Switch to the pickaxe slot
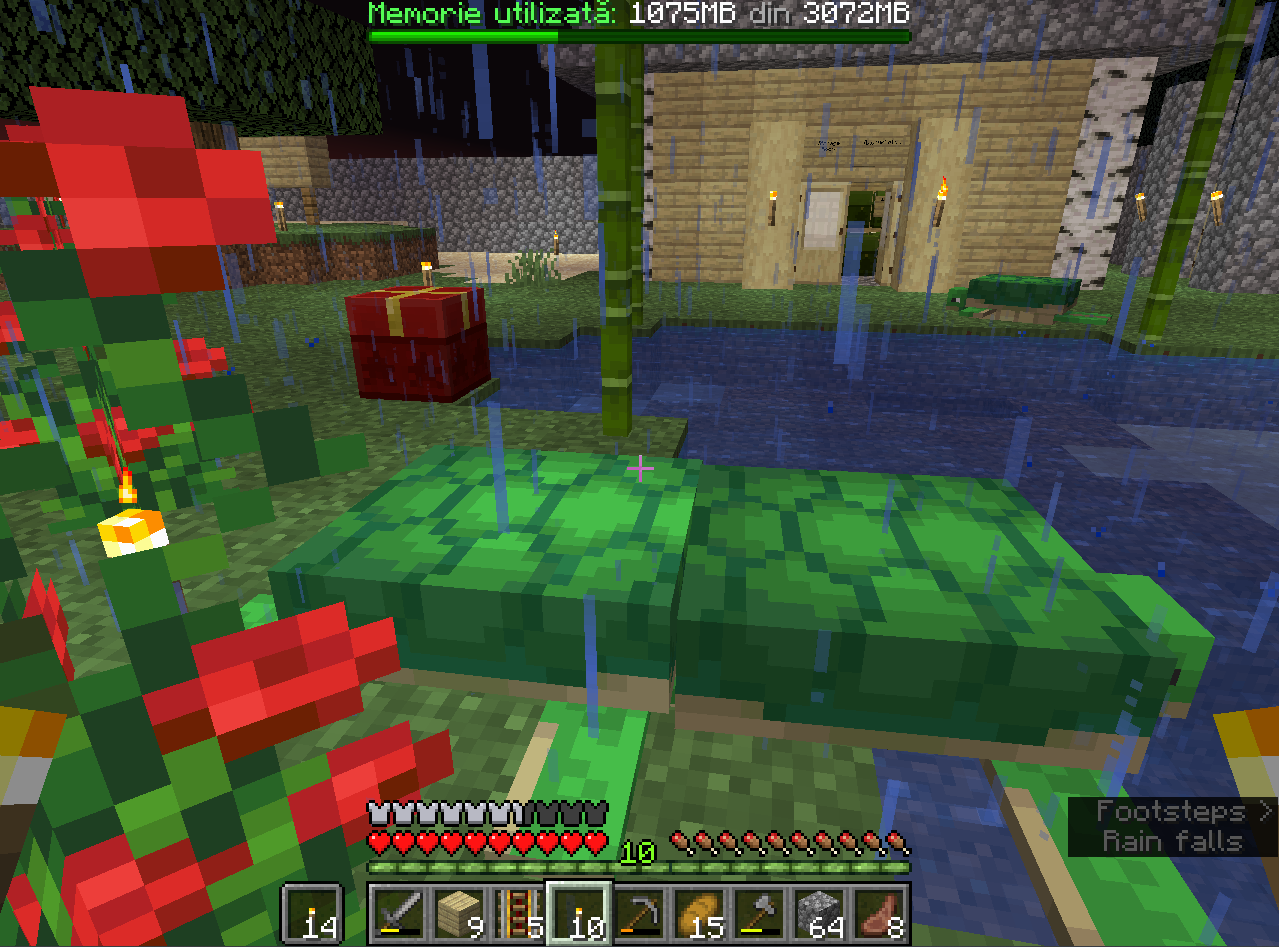 pyautogui.click(x=639, y=913)
